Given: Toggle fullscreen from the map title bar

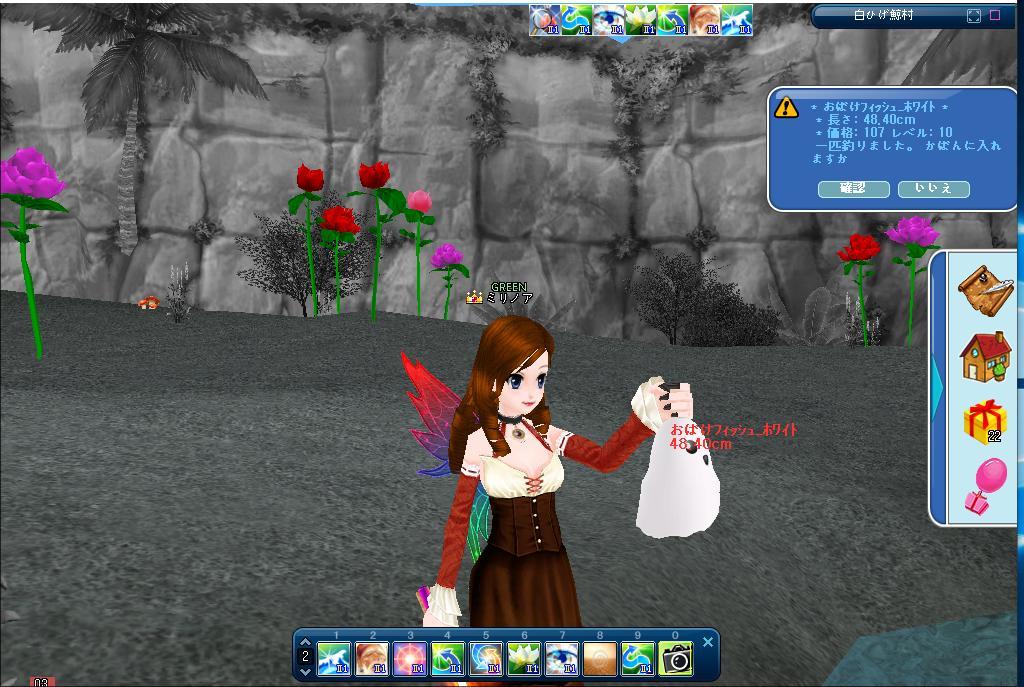Looking at the screenshot, I should [x=974, y=16].
